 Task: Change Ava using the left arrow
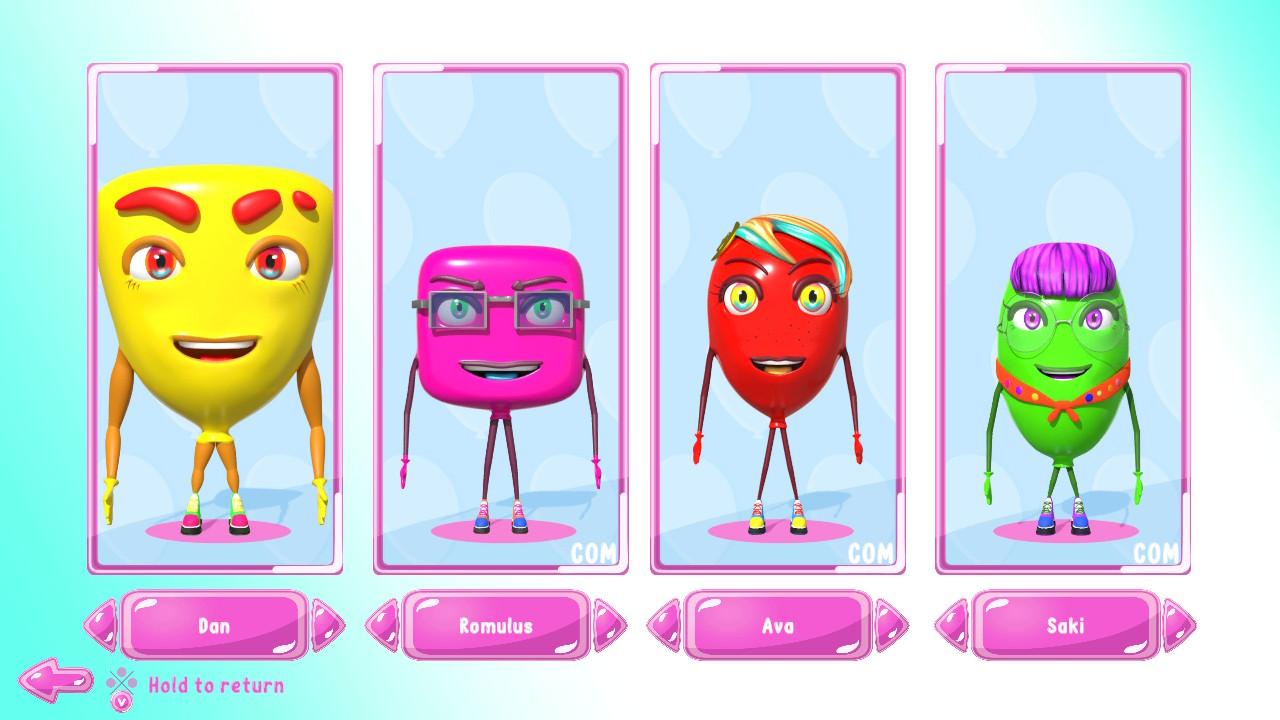664,626
